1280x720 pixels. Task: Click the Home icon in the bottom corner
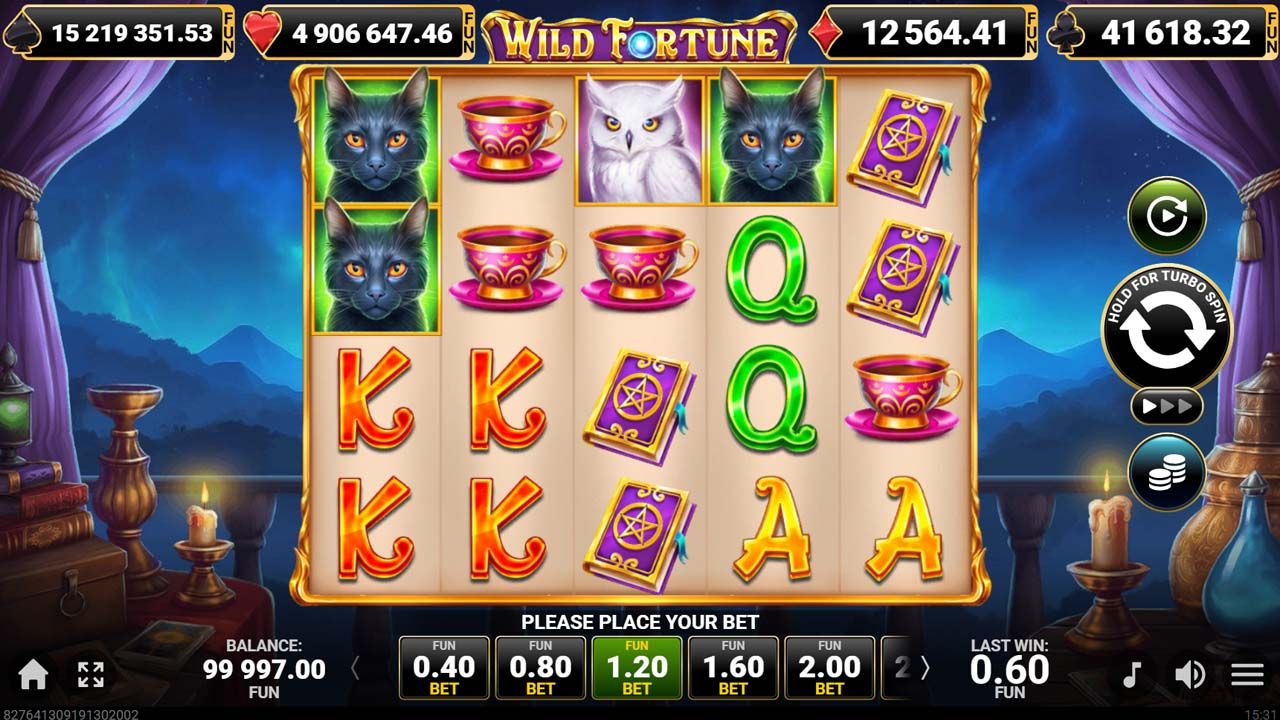point(34,674)
